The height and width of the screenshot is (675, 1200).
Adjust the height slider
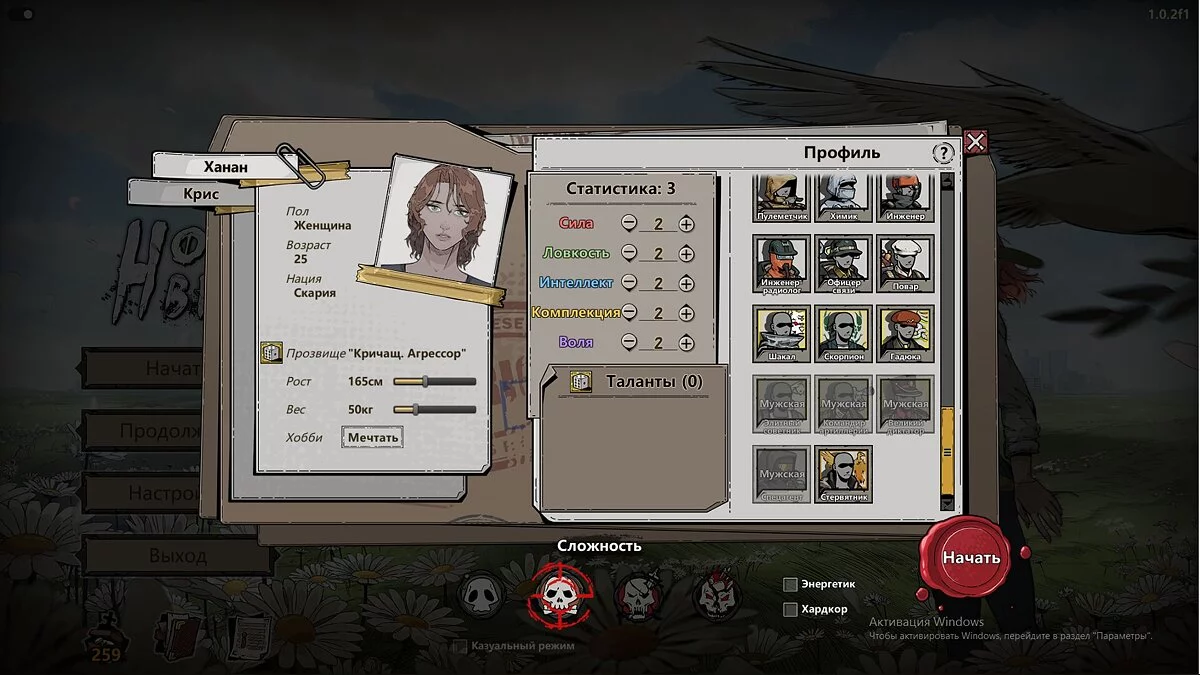pyautogui.click(x=425, y=381)
